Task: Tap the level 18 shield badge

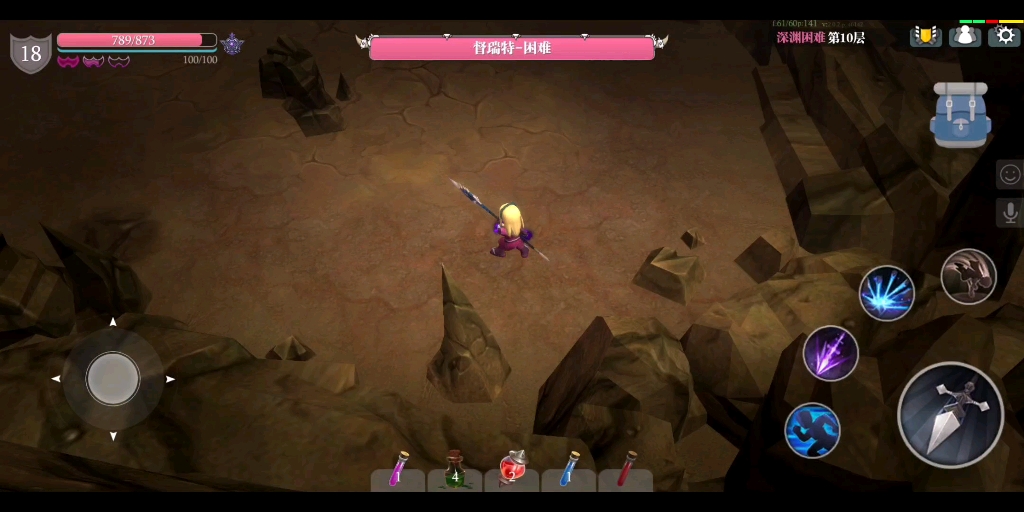Action: tap(31, 53)
